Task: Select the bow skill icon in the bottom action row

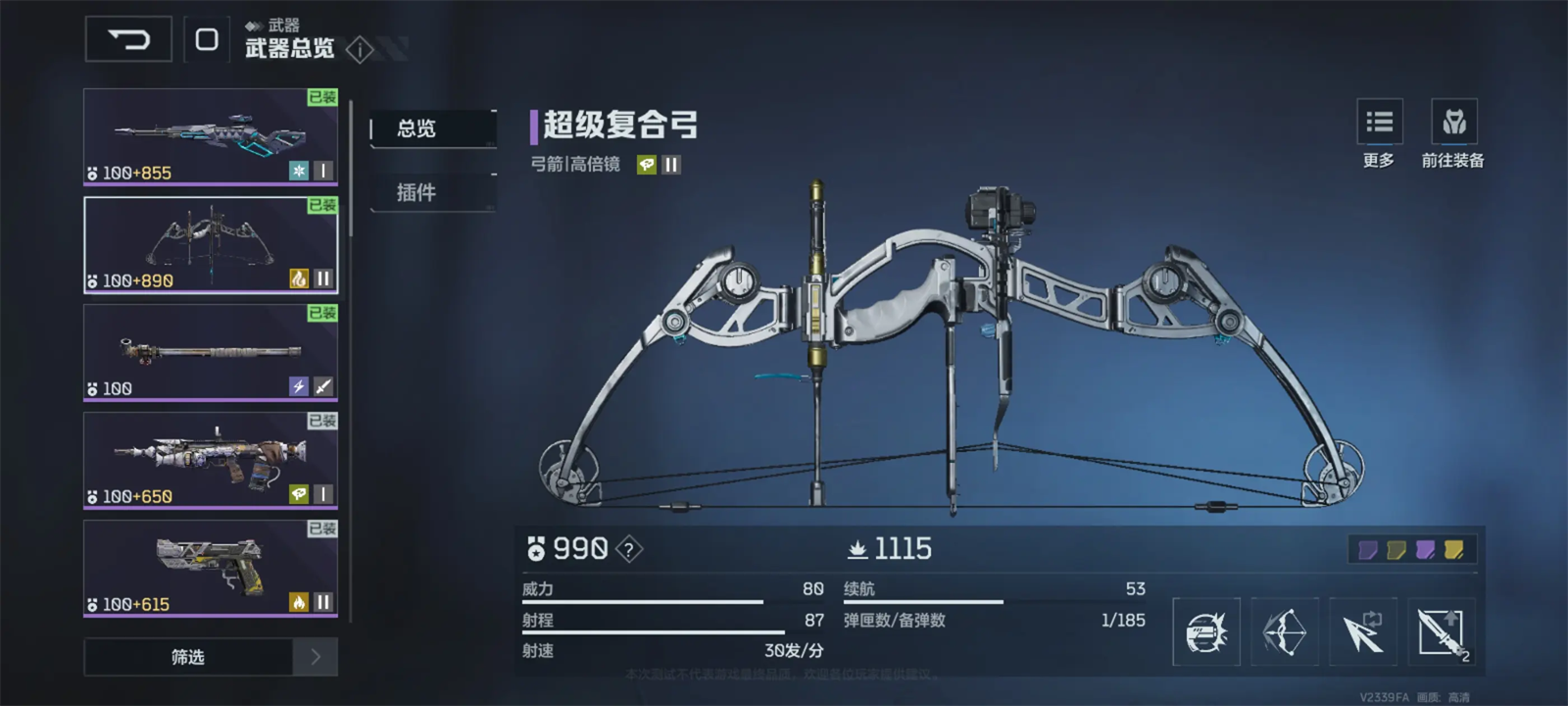Action: tap(1286, 632)
